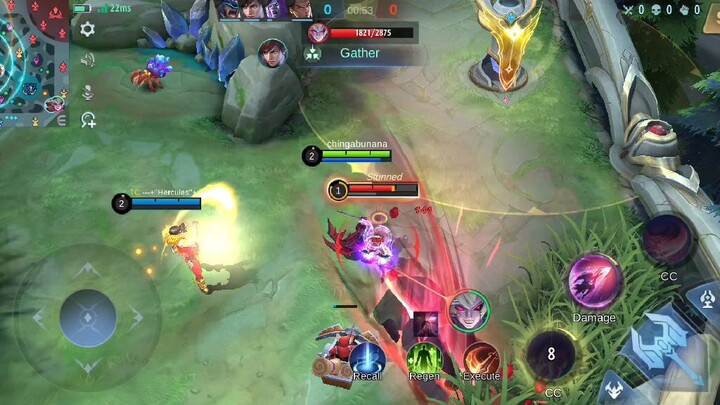Activate the Recall spell
Screen dimensions: 720x405
(367, 358)
